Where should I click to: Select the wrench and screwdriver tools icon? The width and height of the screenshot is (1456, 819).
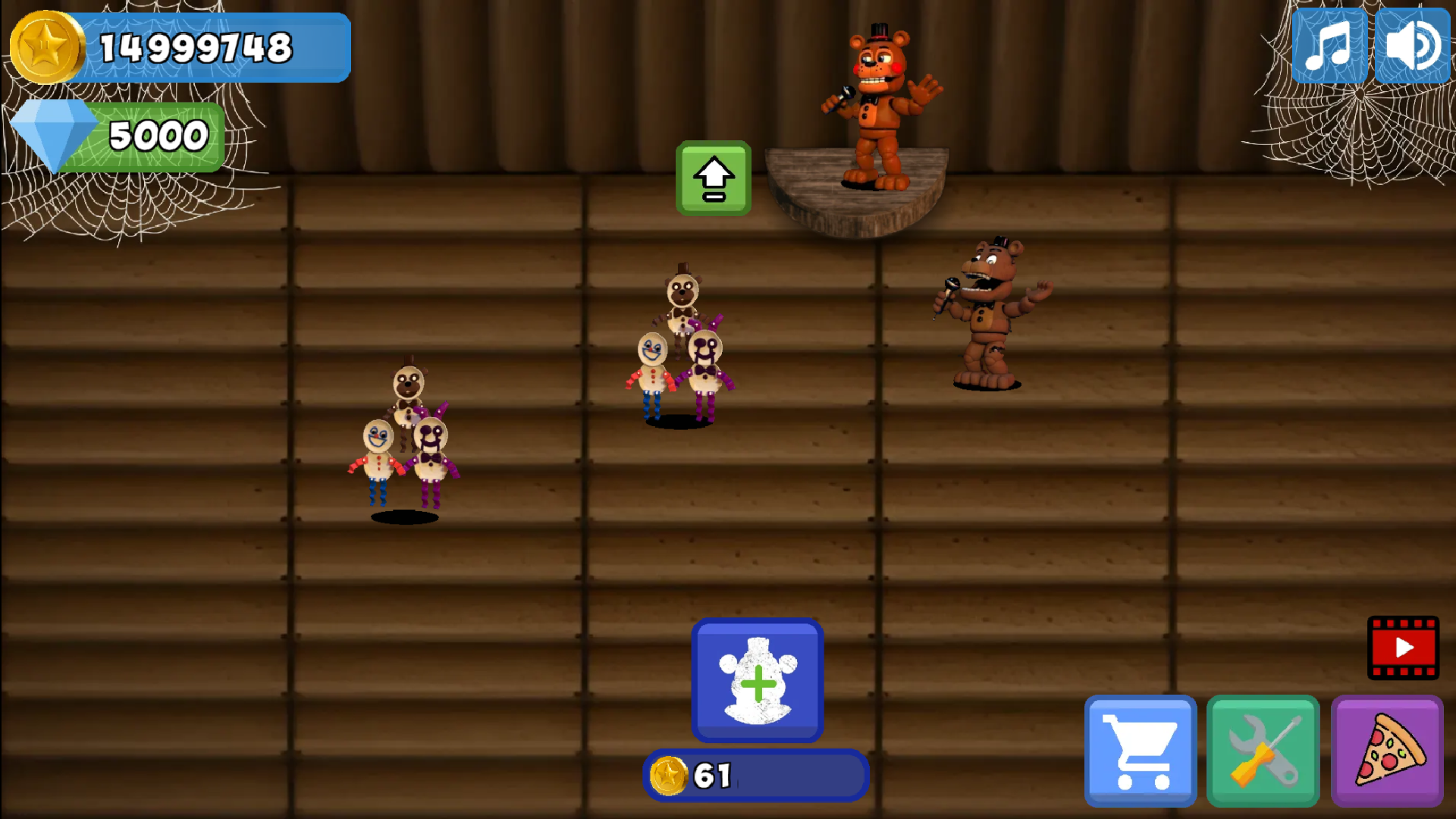click(1263, 749)
